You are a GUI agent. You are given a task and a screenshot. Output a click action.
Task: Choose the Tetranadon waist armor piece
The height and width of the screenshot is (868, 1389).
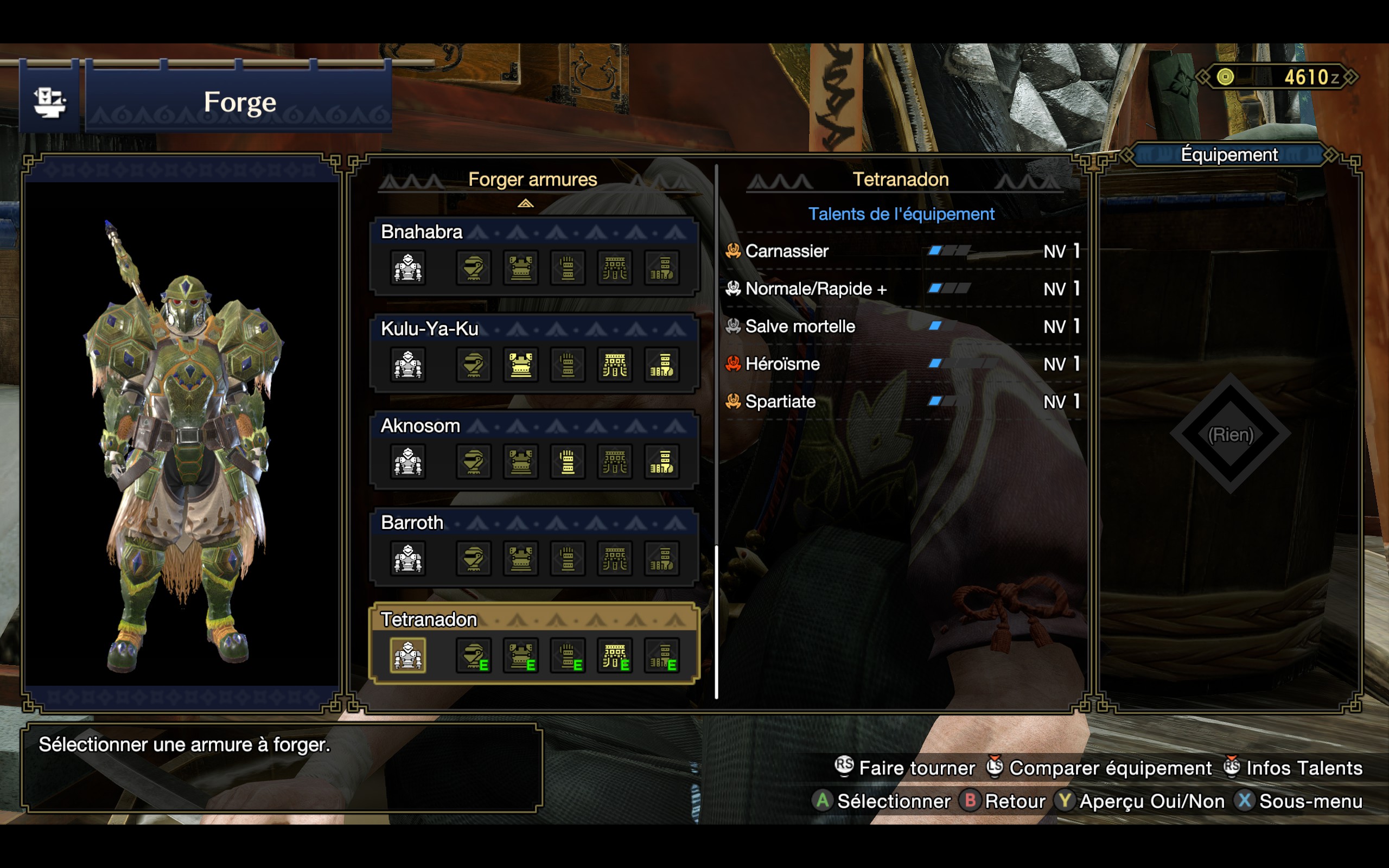coord(615,655)
